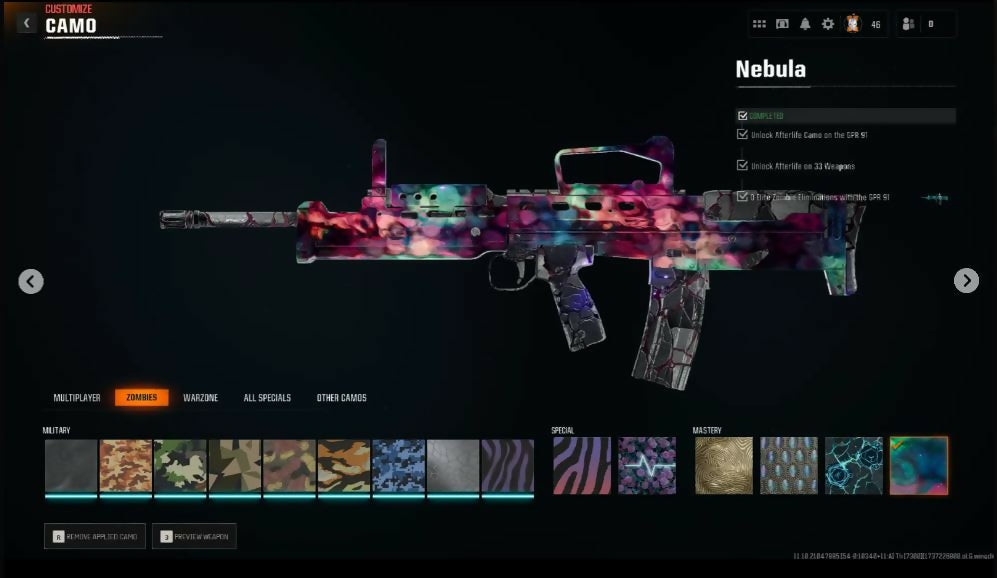Screen dimensions: 997x578
Task: Open the notifications bell
Action: [x=805, y=24]
